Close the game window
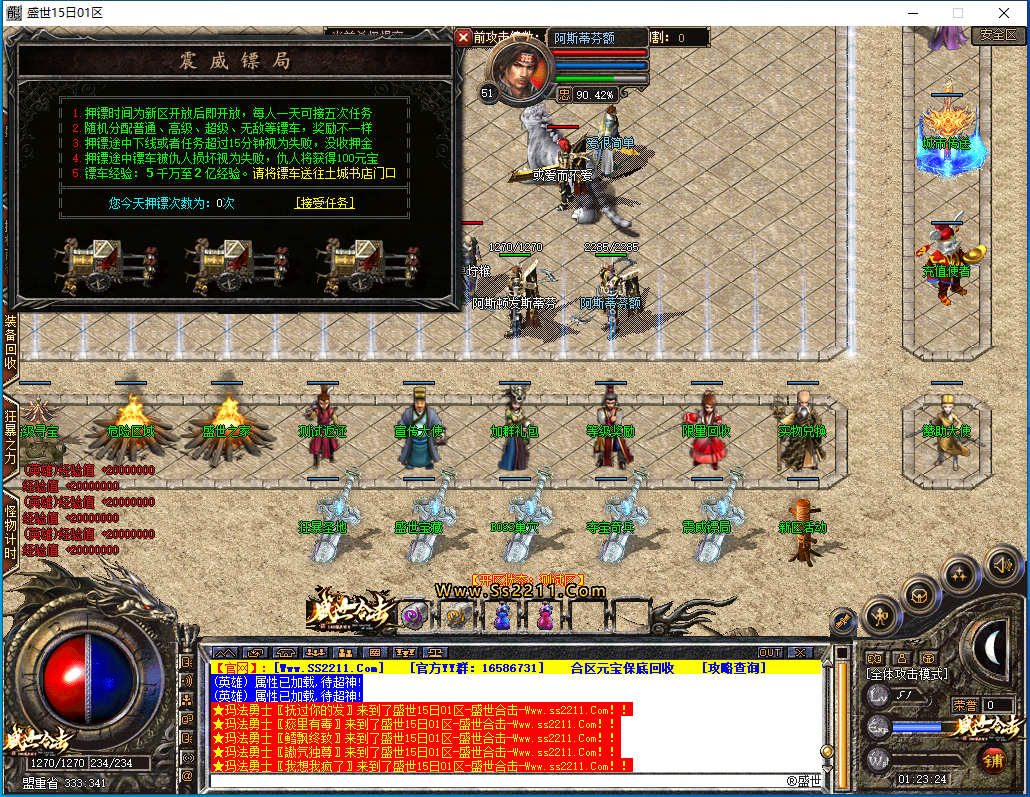 (x=1005, y=13)
